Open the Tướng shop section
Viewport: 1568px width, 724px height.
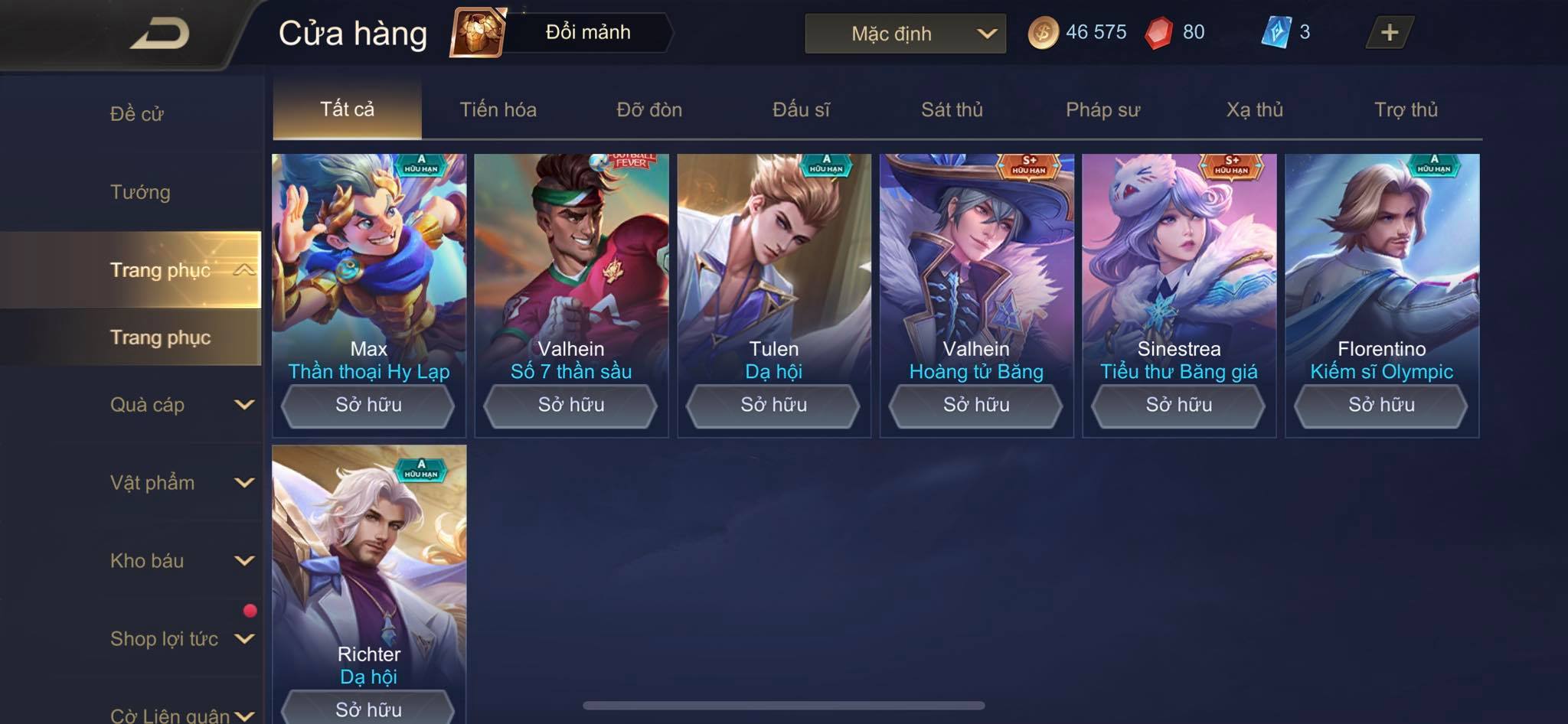[140, 192]
